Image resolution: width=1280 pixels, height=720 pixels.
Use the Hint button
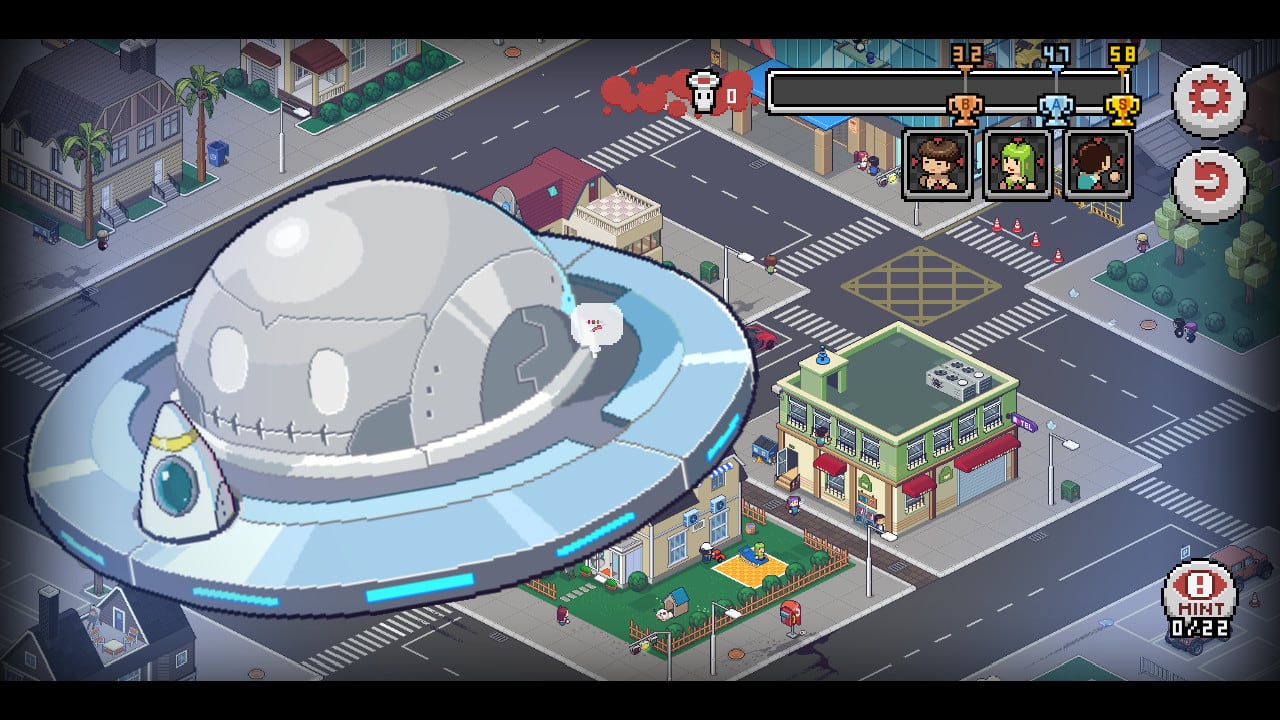coord(1200,598)
